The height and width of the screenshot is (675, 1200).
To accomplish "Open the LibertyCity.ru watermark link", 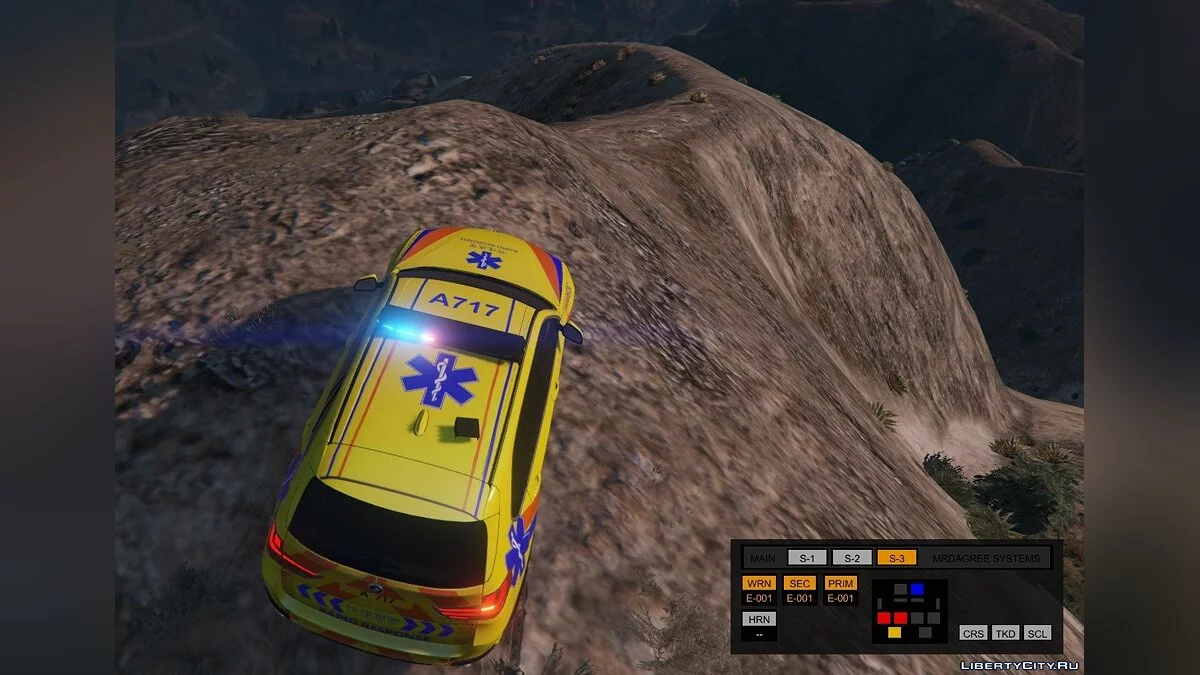I will coord(1018,665).
